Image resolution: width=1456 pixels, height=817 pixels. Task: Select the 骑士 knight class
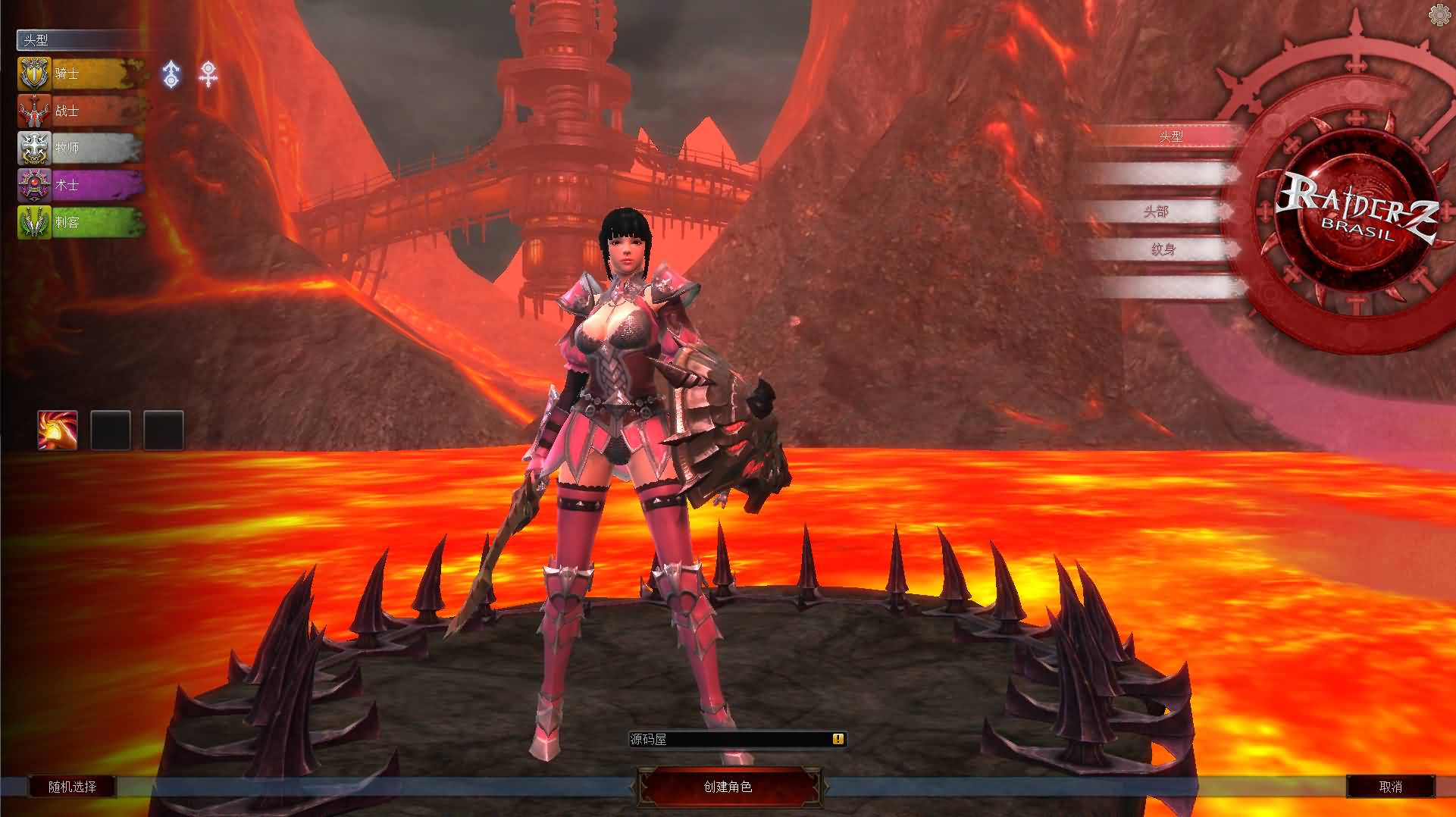[80, 74]
